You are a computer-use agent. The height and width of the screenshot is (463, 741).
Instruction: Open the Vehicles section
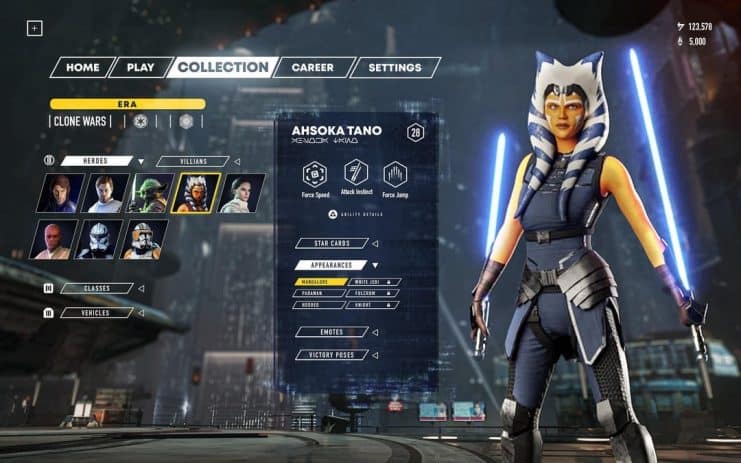97,313
